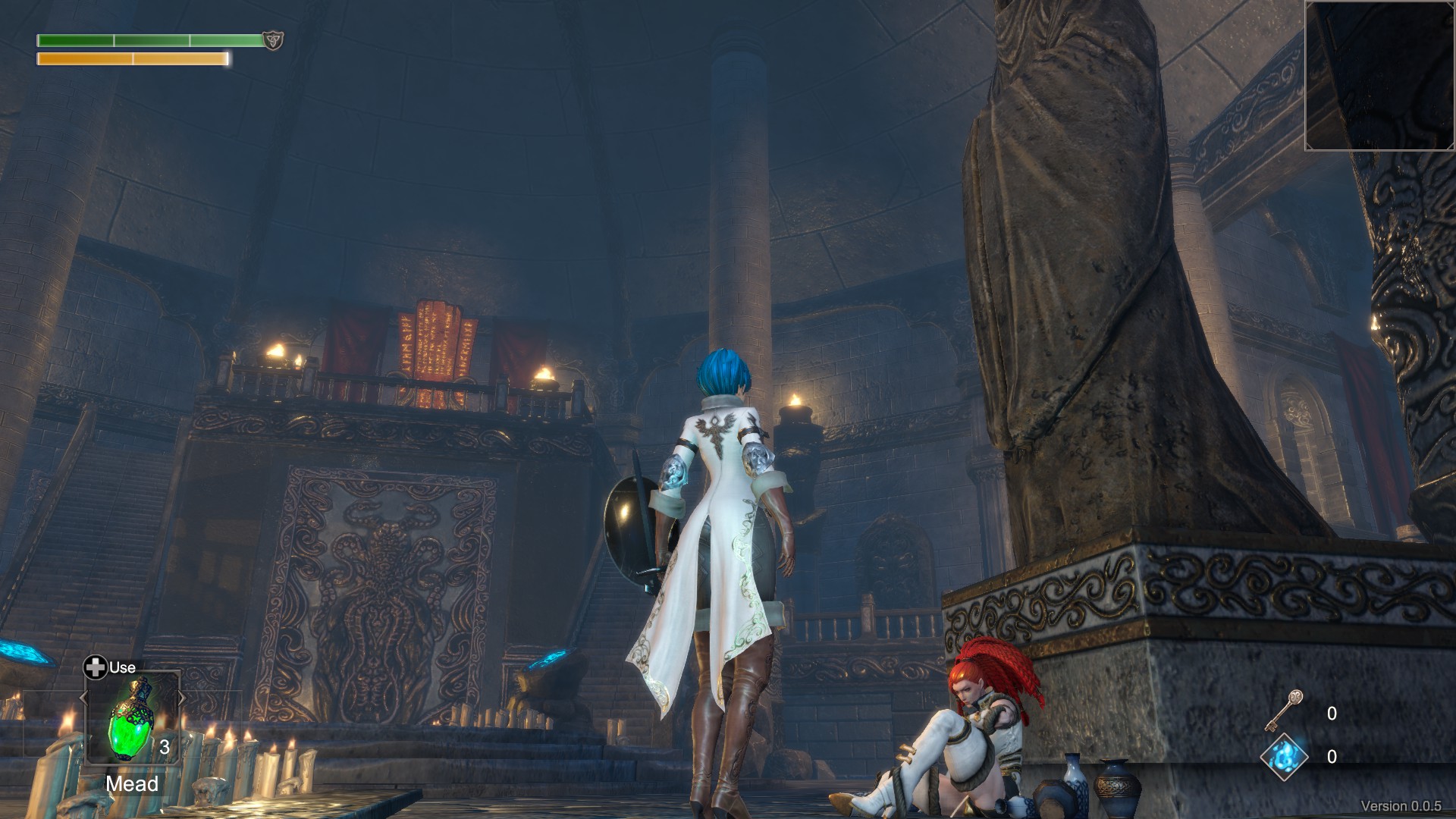Select the Mead potion icon in the item slot

pos(133,719)
